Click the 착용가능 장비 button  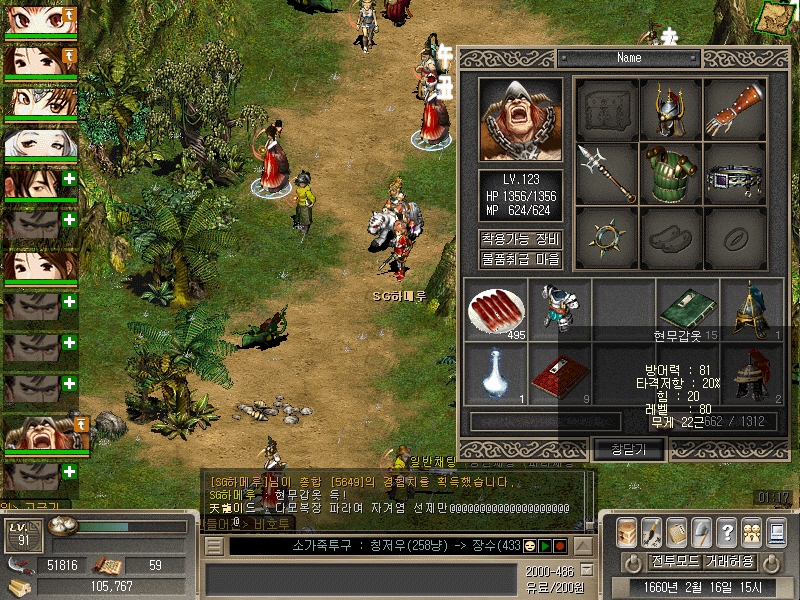tap(520, 239)
